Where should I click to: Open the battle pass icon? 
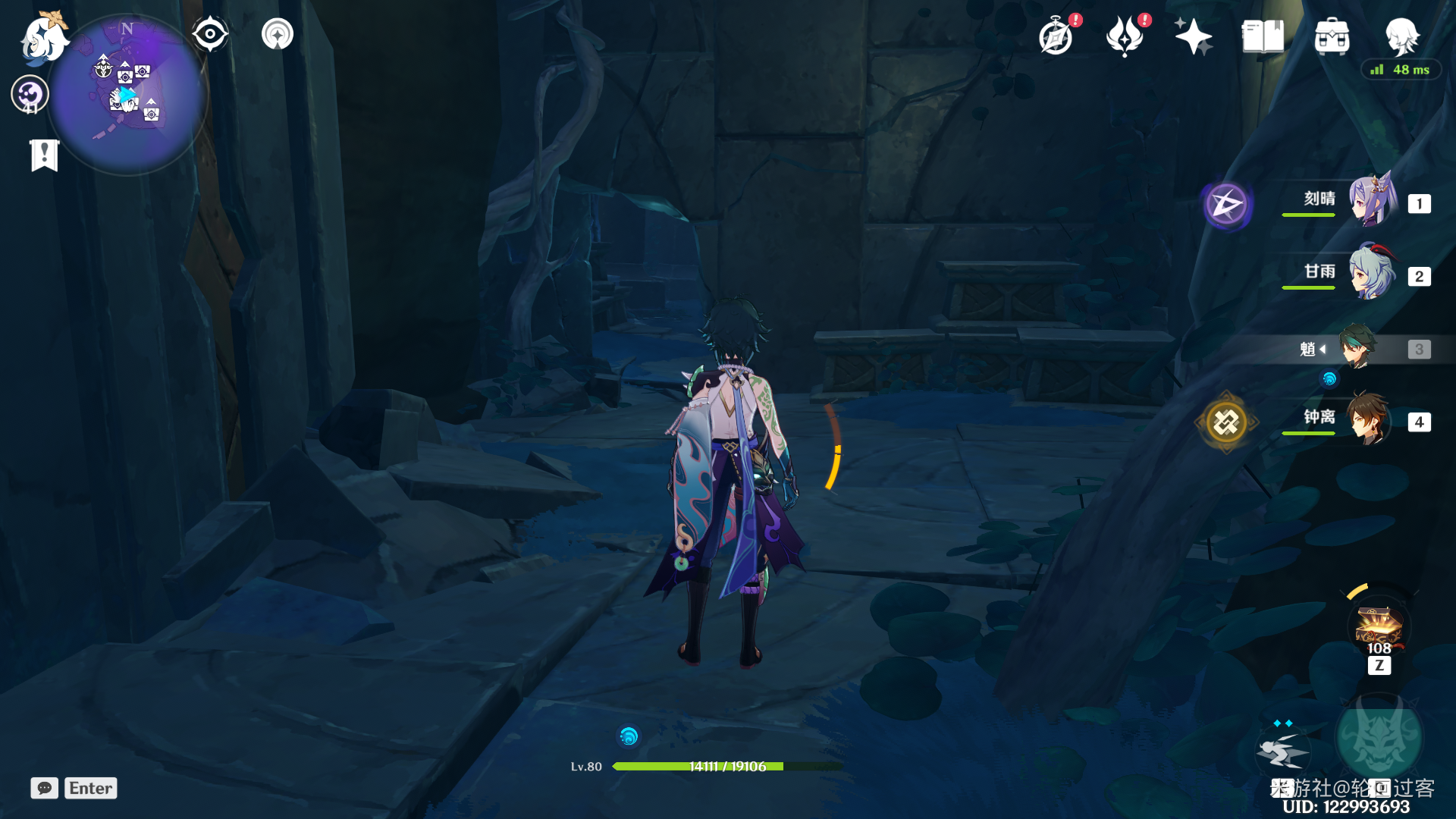pos(1125,37)
